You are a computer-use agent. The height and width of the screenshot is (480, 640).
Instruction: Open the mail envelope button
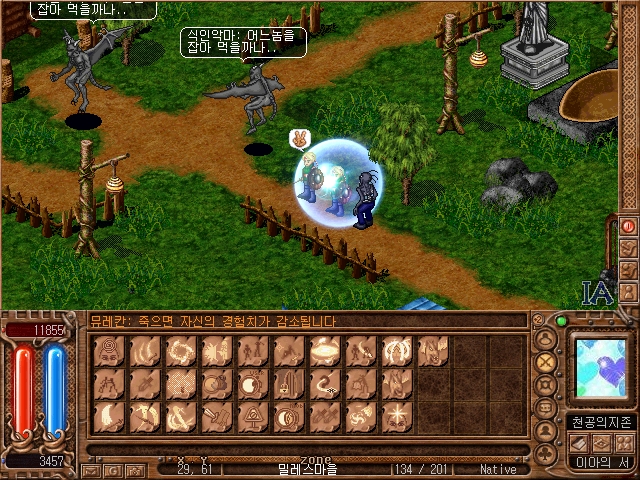pos(90,469)
